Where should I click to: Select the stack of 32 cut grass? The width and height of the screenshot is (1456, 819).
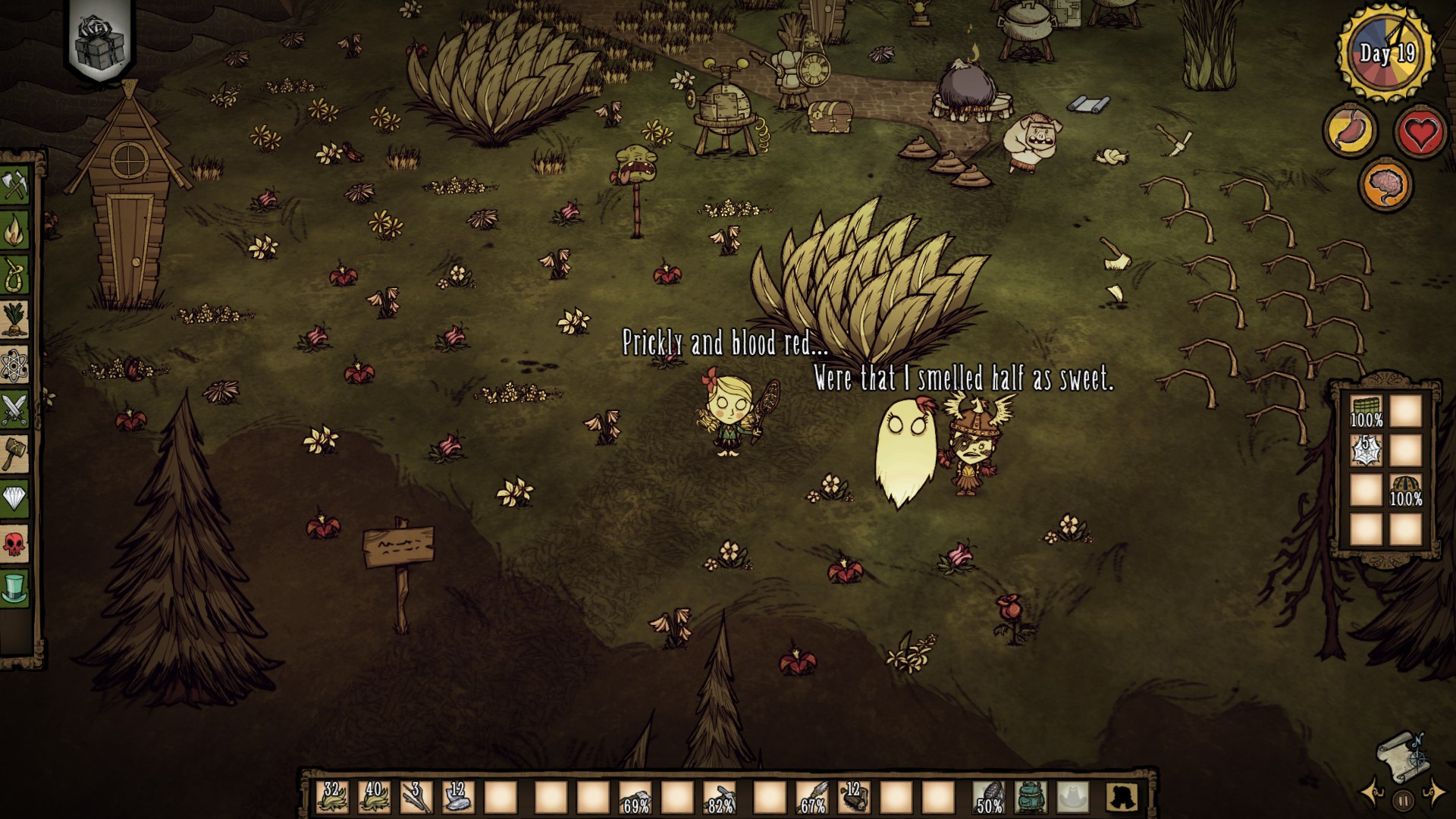(332, 796)
